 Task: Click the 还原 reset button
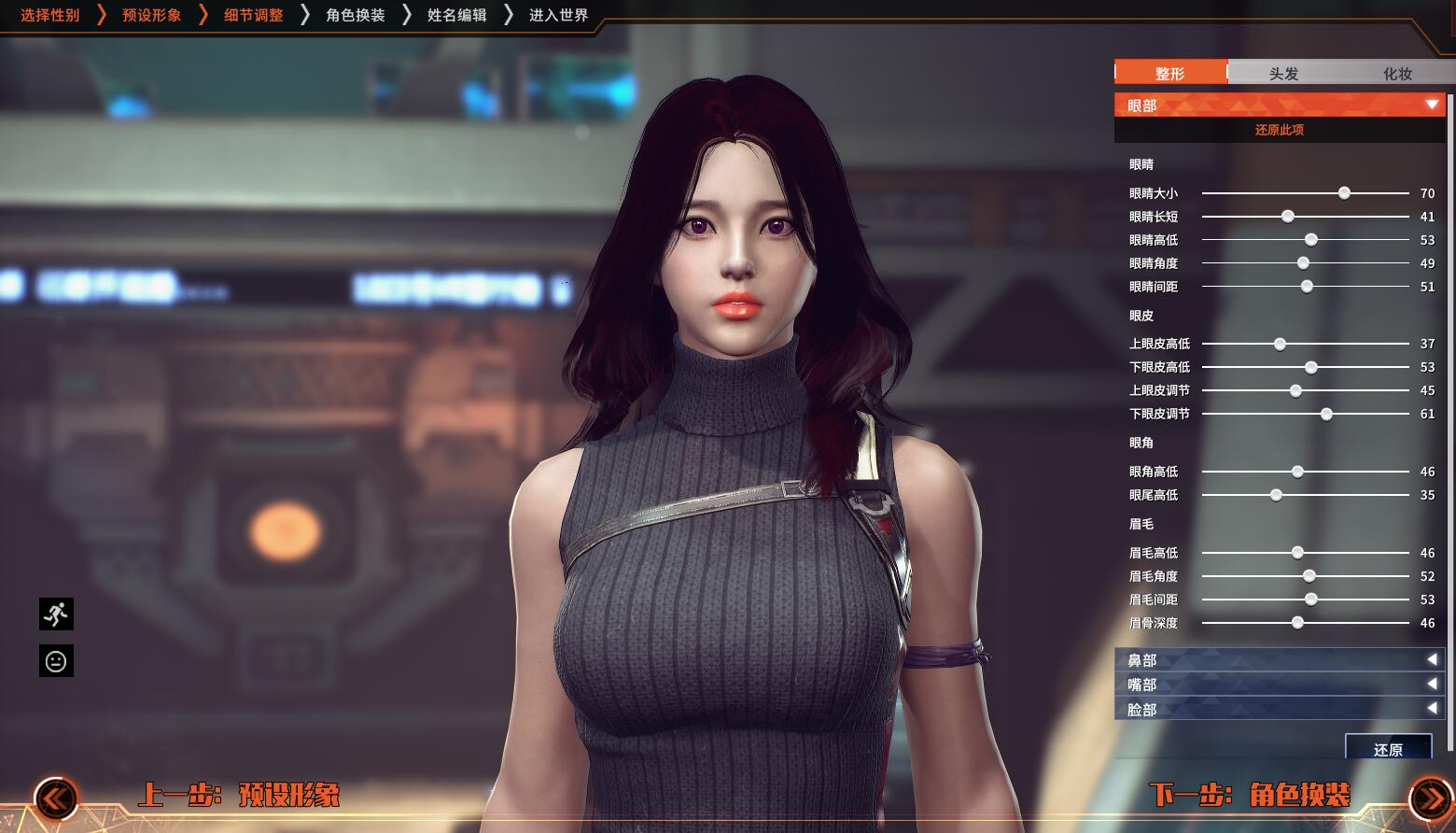tap(1388, 748)
